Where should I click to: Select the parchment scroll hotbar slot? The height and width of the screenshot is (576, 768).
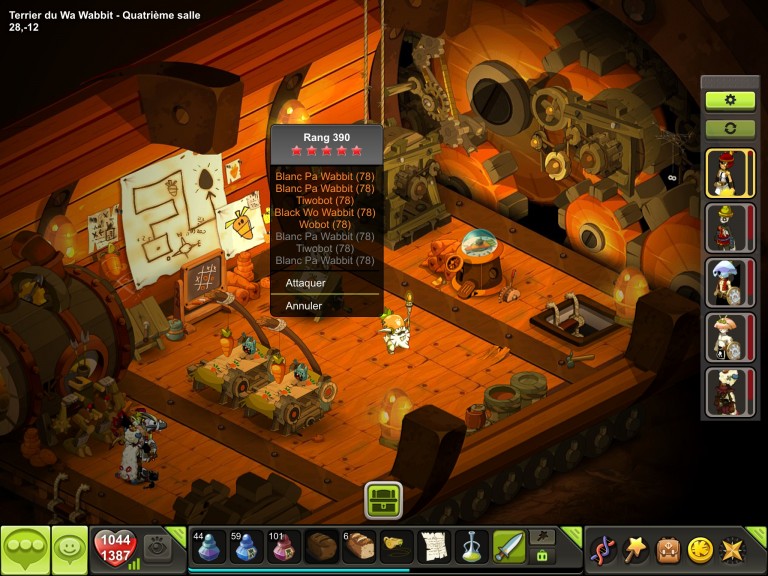tap(434, 547)
